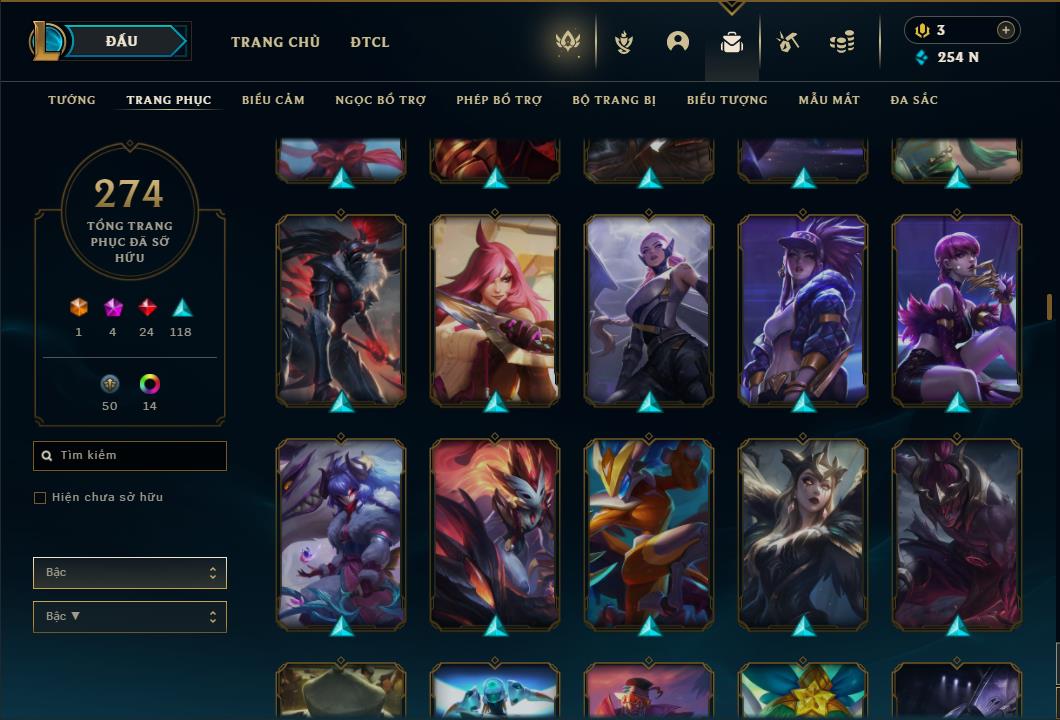Open the ĐA SẮC tab
Screen dimensions: 1060x720
coord(914,100)
